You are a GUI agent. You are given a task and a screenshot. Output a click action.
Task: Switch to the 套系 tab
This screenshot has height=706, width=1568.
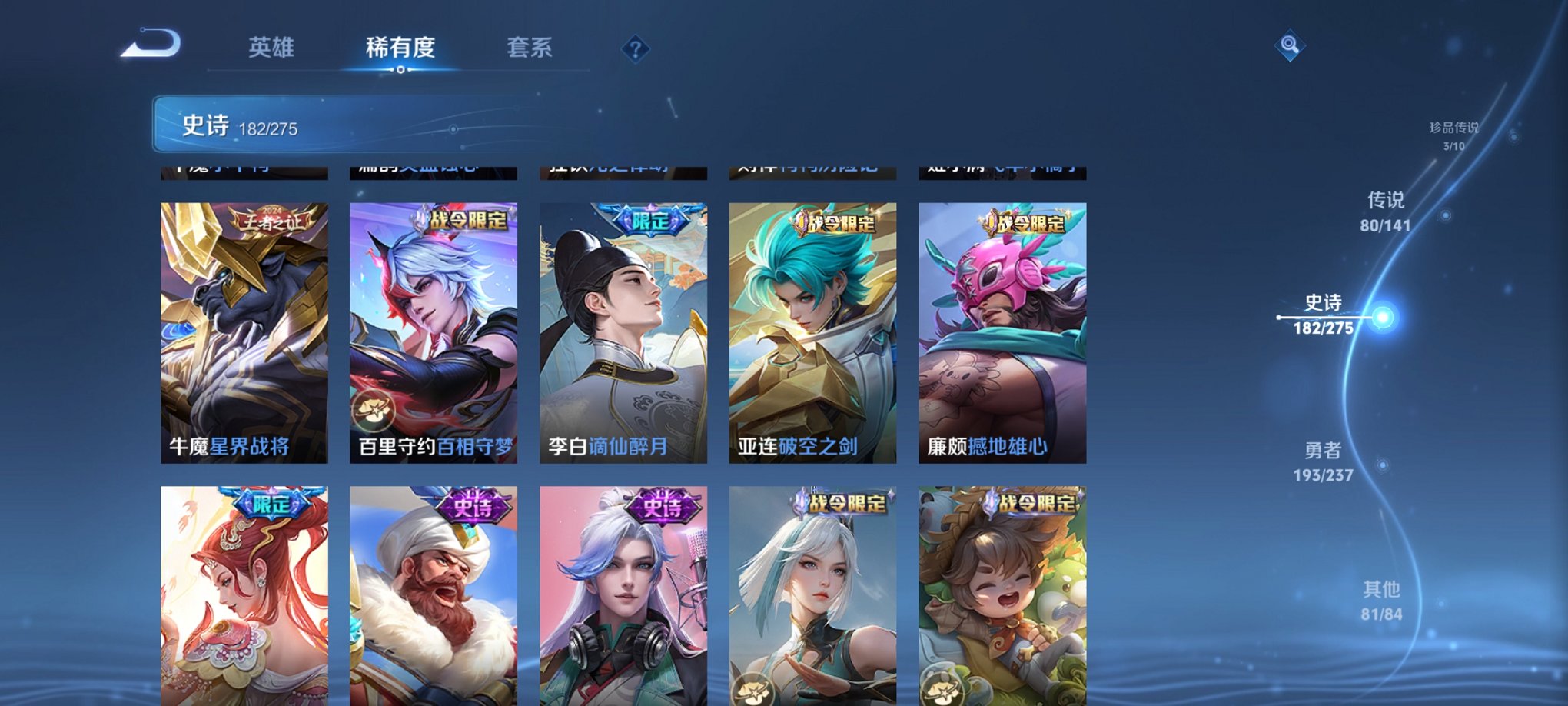[x=535, y=48]
